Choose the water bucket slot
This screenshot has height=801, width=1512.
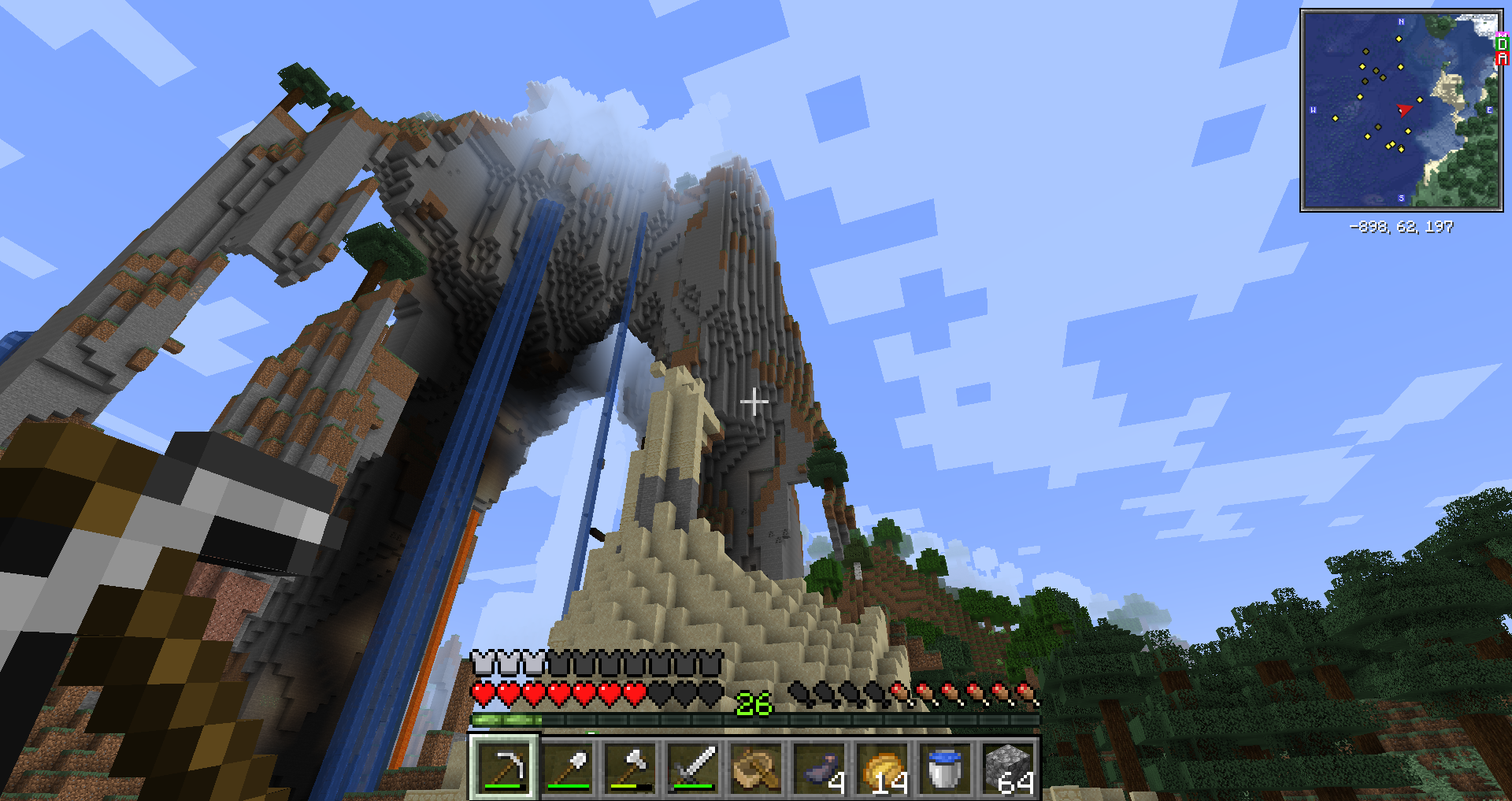click(x=945, y=767)
